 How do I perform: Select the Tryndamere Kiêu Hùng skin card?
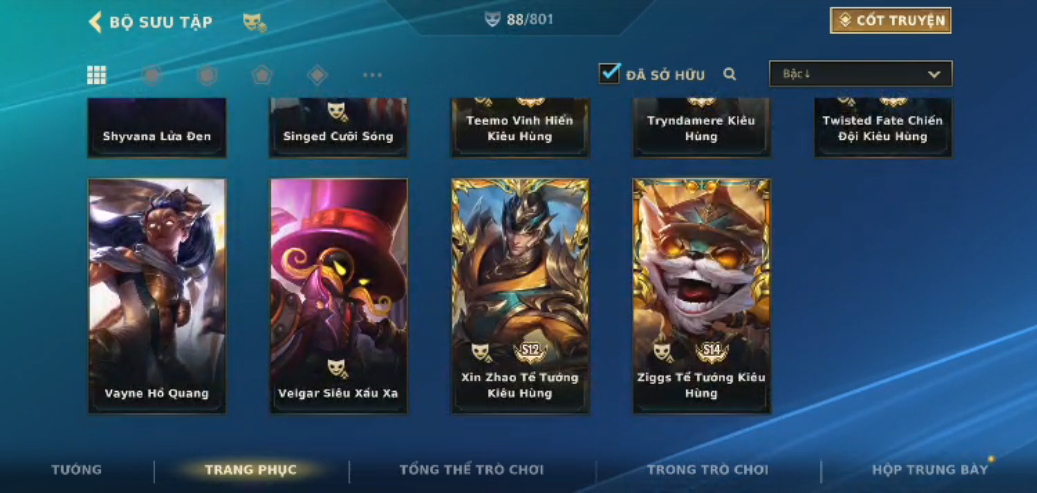click(702, 128)
